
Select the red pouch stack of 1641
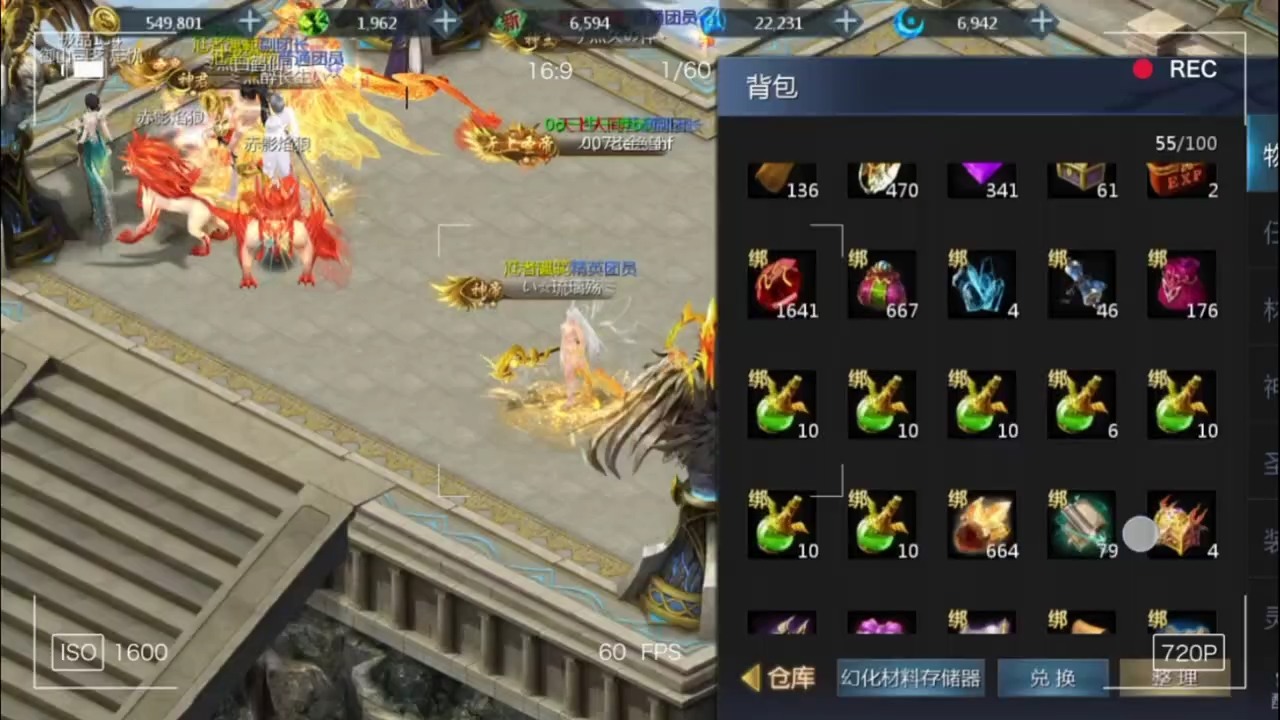[783, 285]
